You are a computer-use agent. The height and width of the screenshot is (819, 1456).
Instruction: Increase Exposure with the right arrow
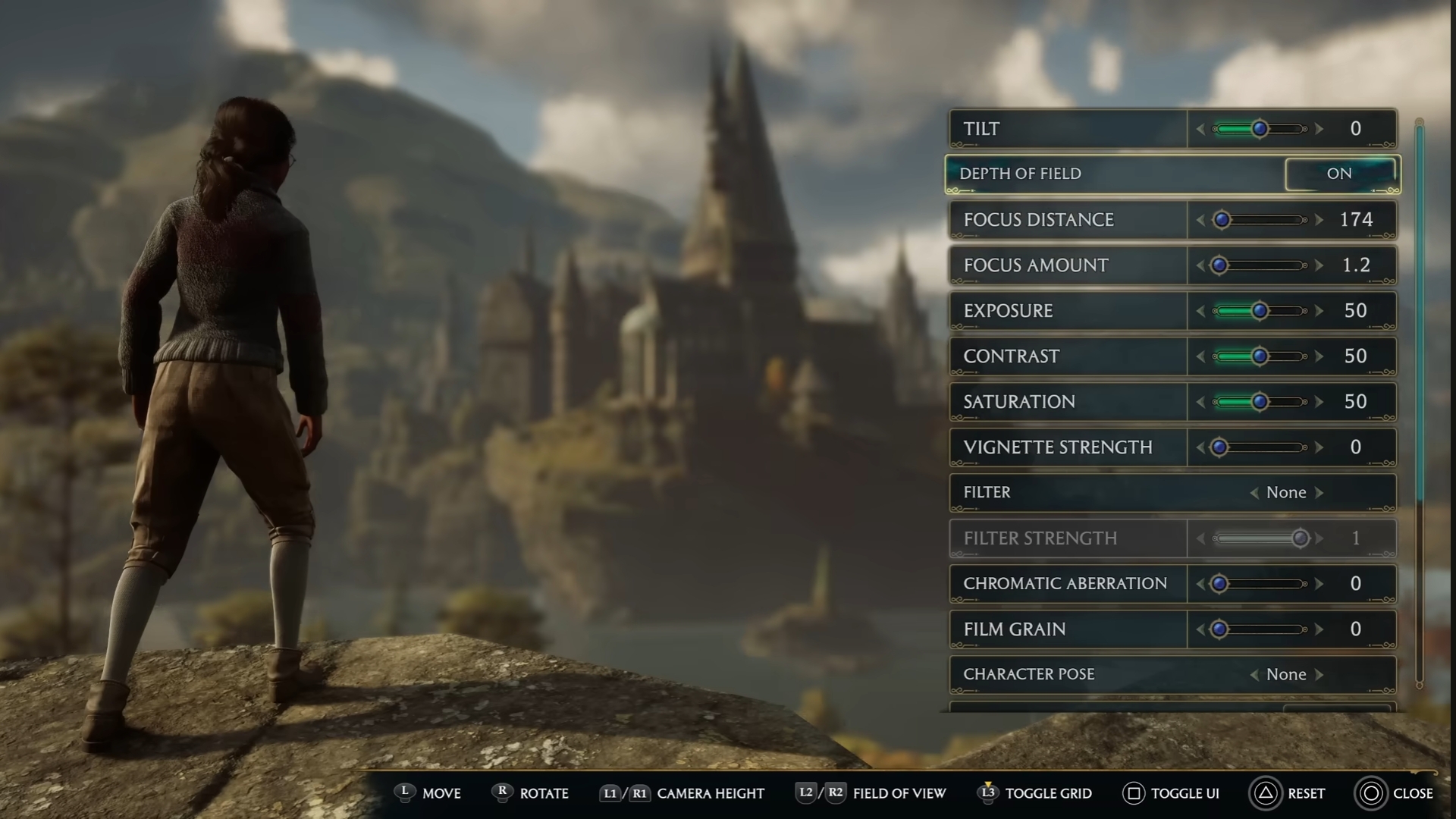click(1321, 310)
